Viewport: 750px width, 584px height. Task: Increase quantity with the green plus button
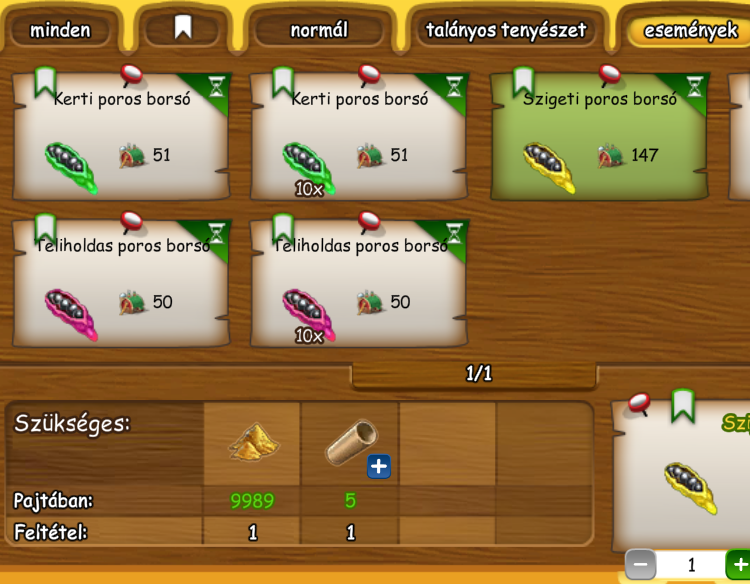click(x=739, y=565)
